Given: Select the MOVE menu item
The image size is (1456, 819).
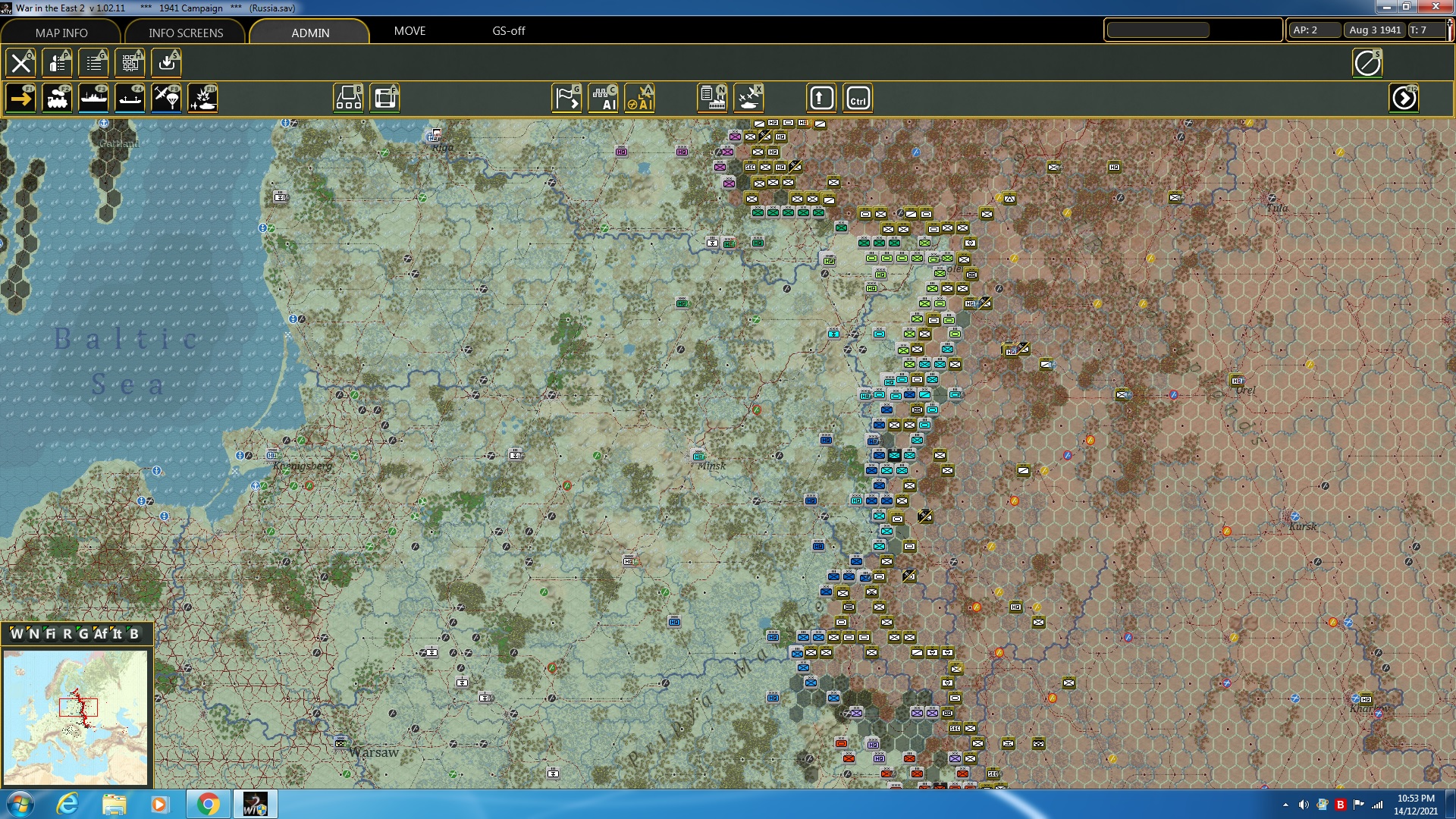Looking at the screenshot, I should (x=409, y=31).
